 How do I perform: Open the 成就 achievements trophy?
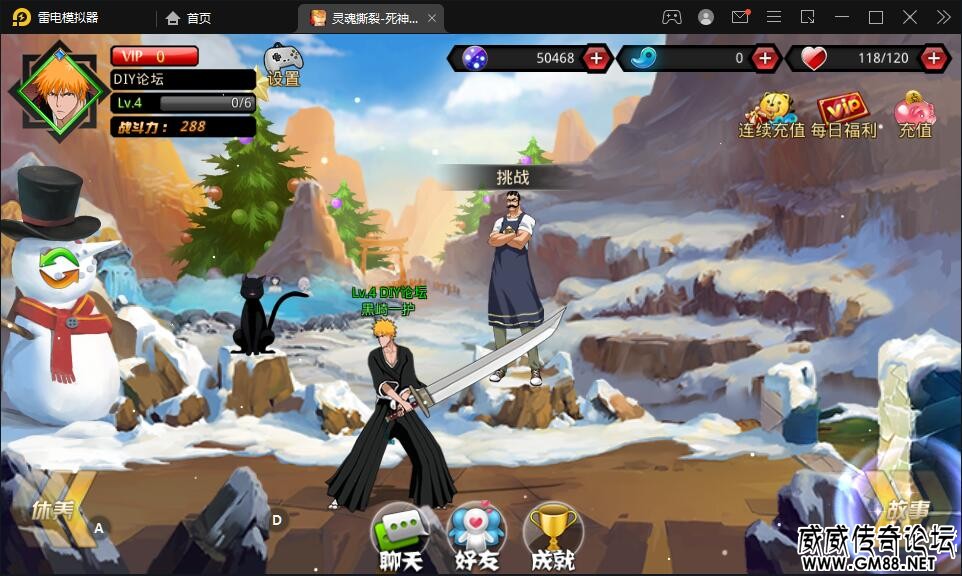[550, 536]
